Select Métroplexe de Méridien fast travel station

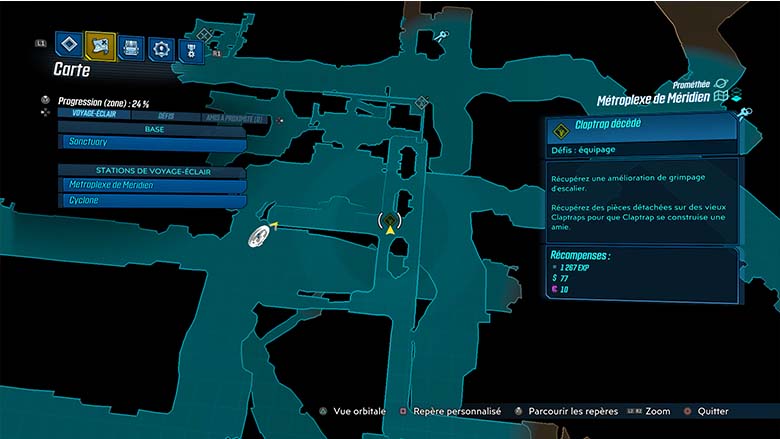coord(152,185)
